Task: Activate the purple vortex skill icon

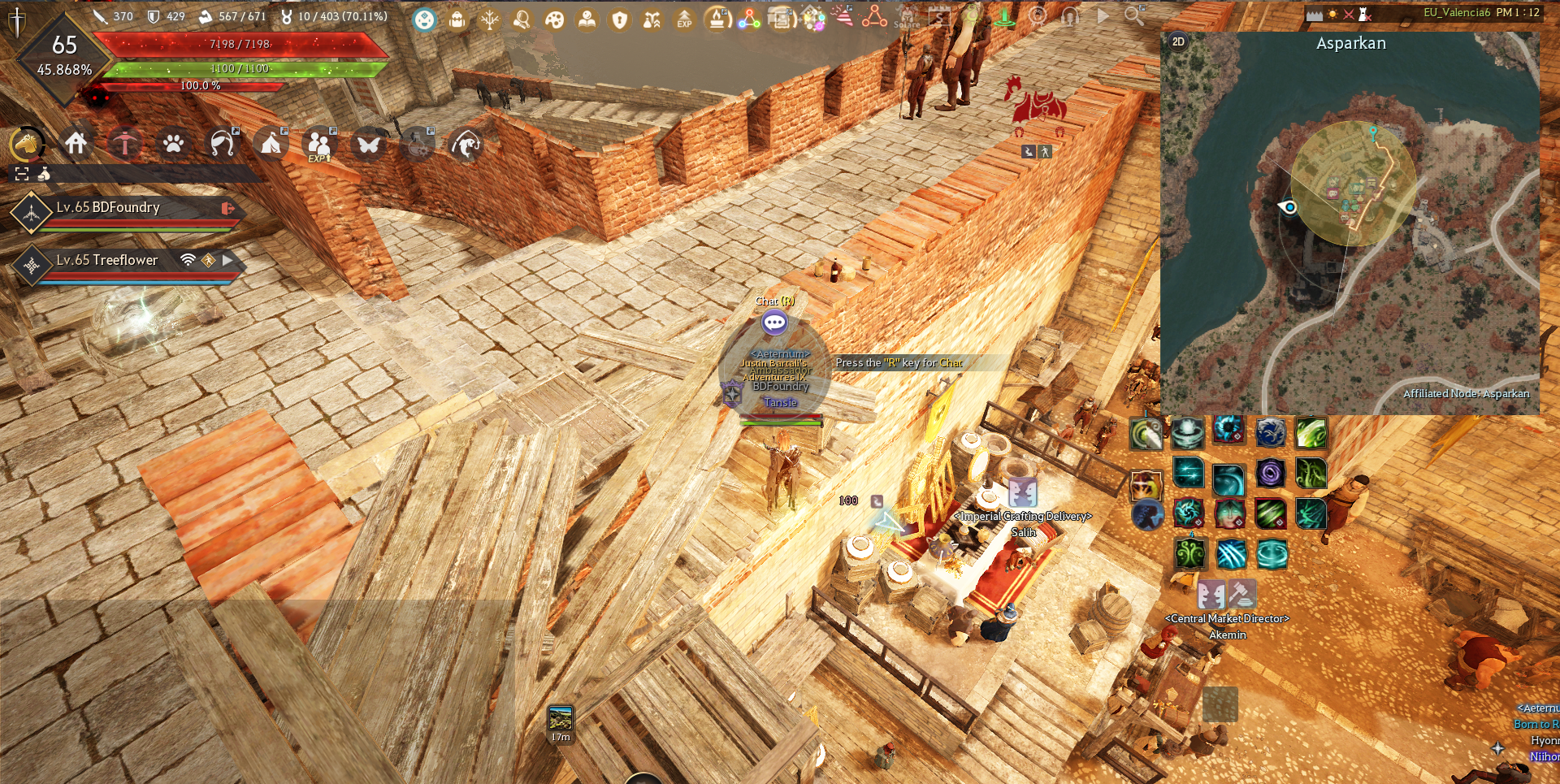Action: (x=1270, y=473)
